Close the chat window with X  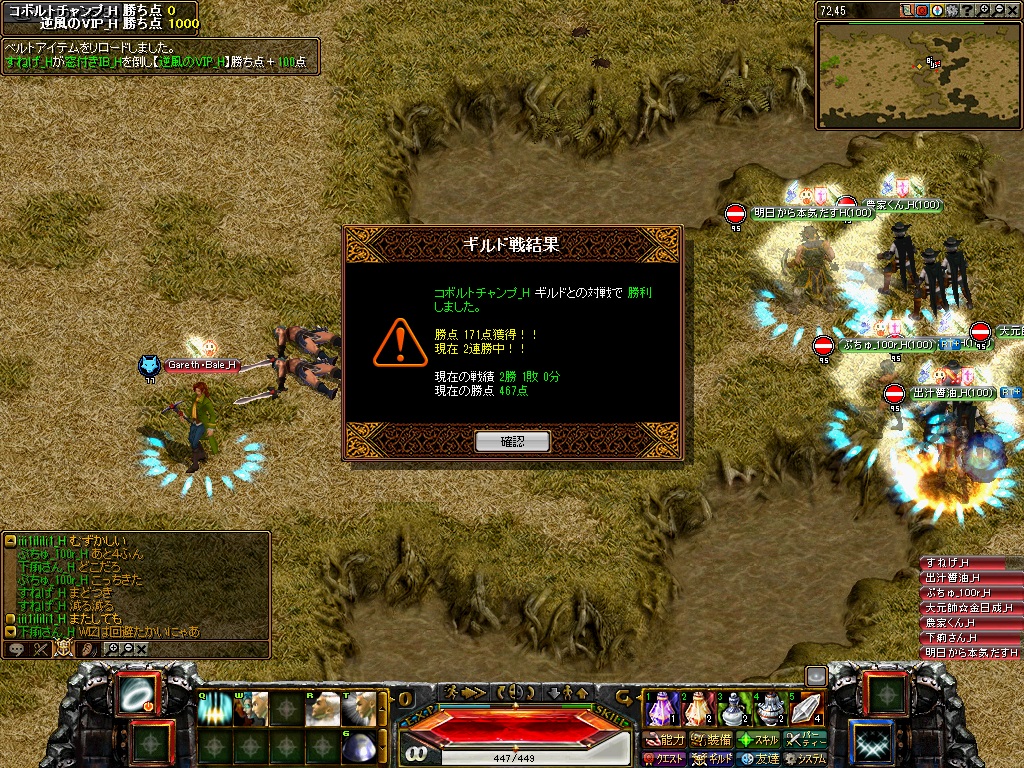click(142, 649)
